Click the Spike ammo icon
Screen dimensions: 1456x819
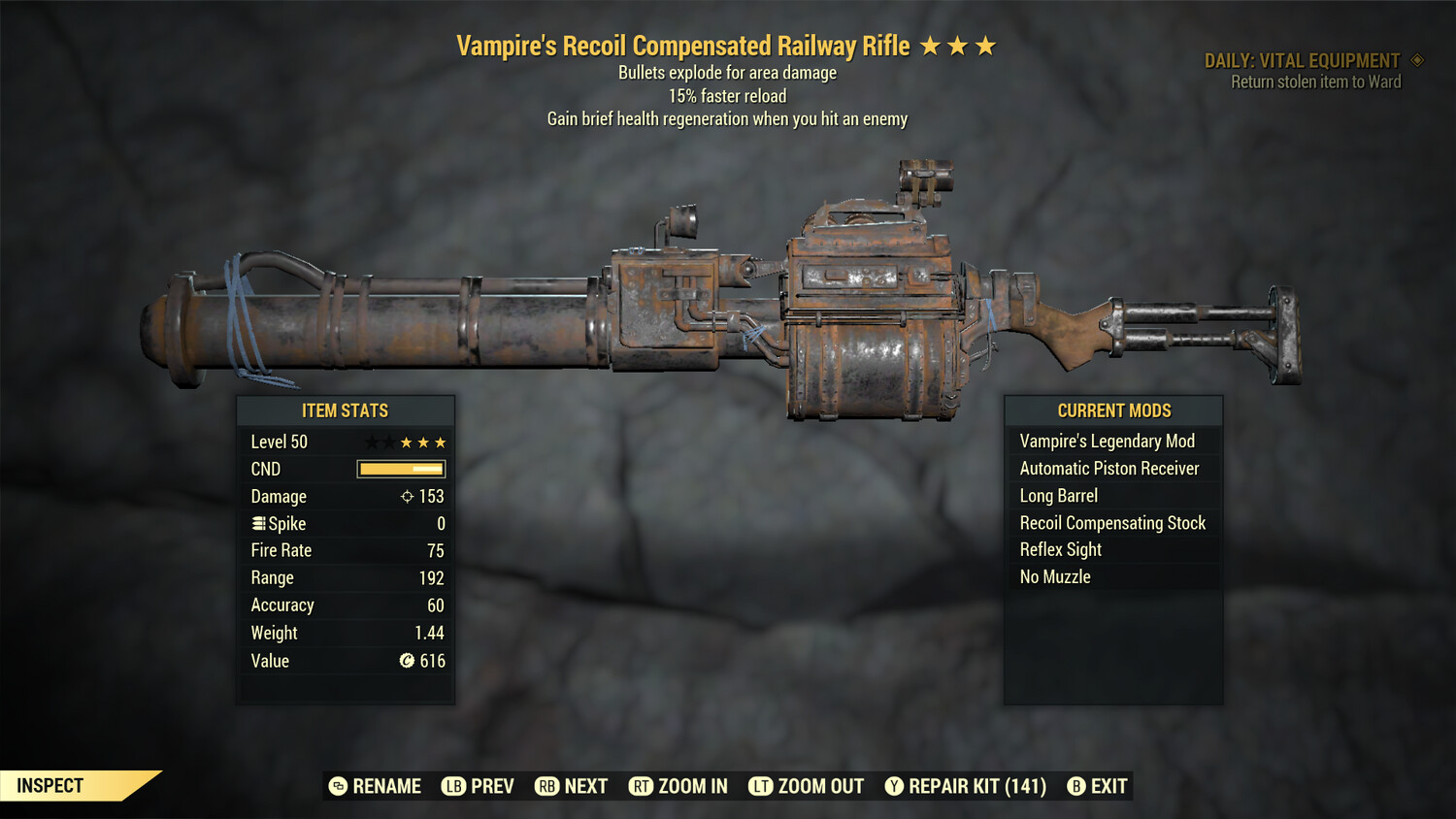[258, 523]
